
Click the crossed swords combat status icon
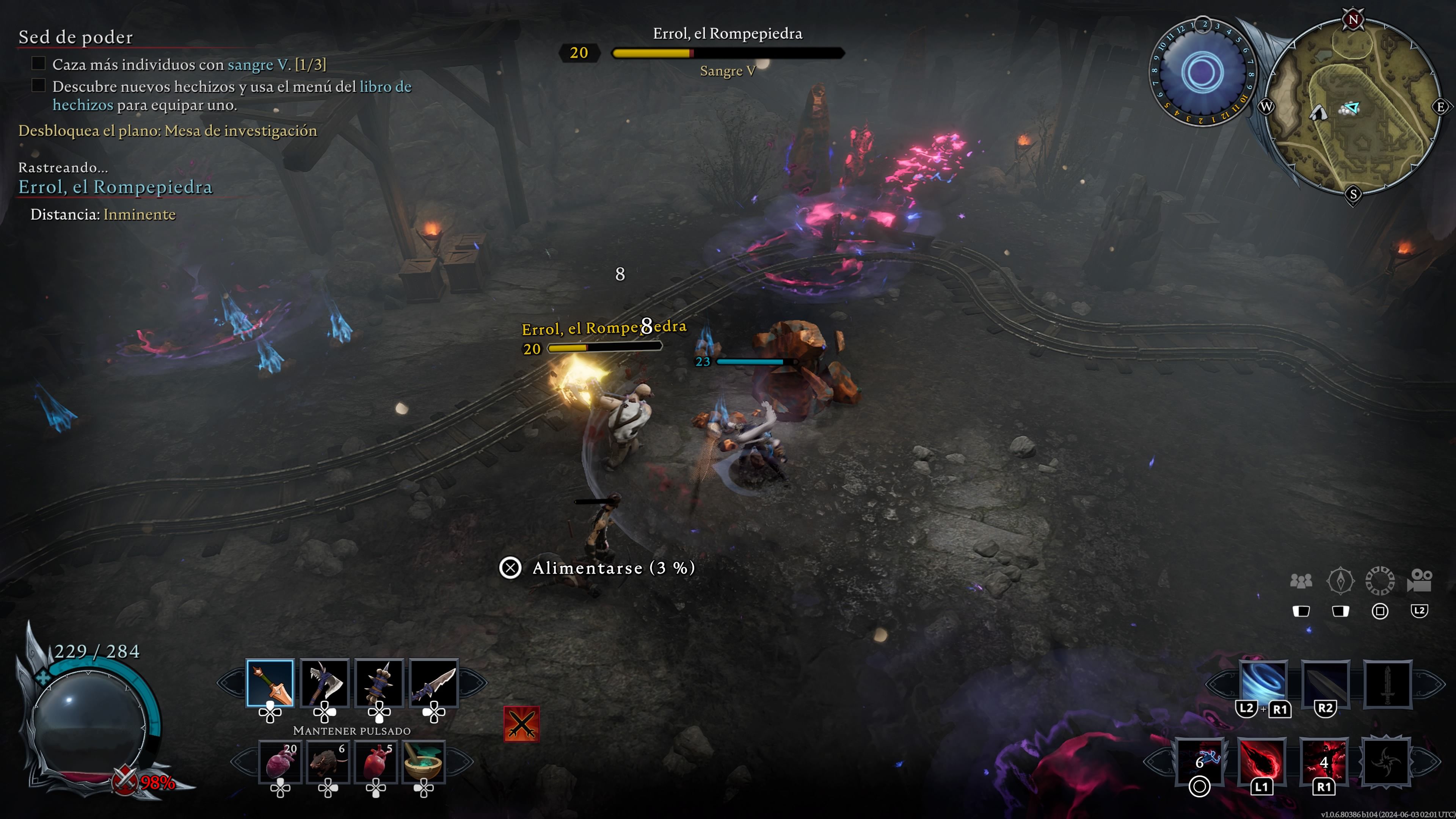(521, 723)
